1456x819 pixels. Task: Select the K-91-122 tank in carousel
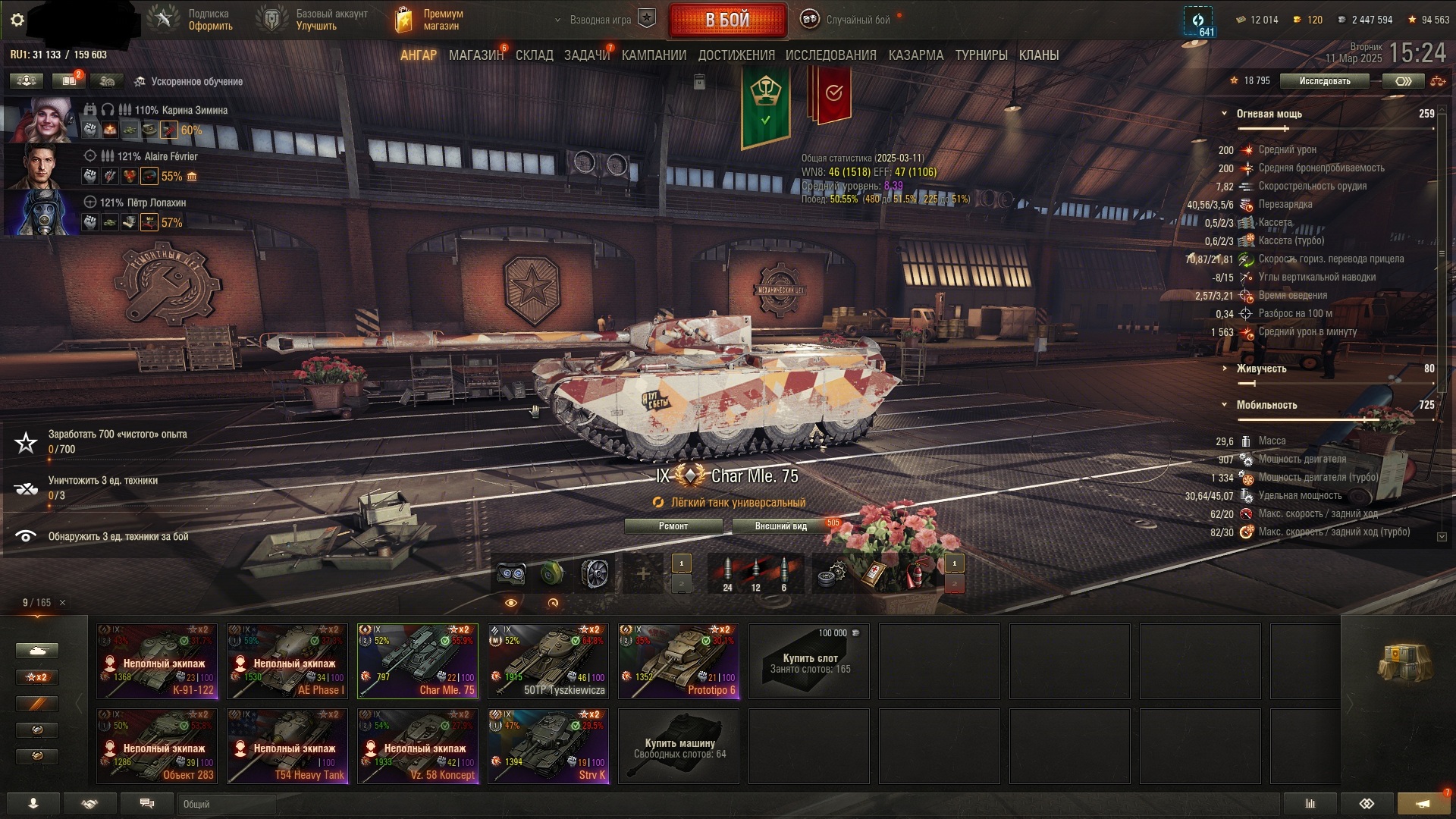[x=157, y=661]
